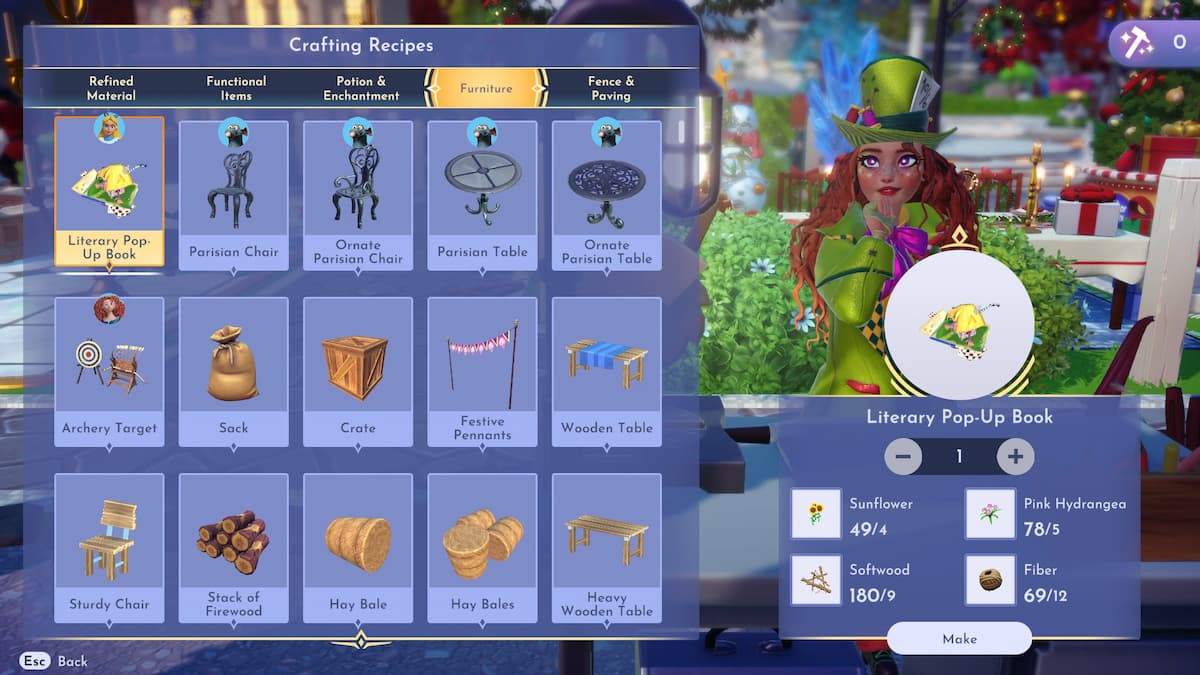Pick the Heavy Wooden Table recipe
1200x675 pixels.
tap(606, 548)
